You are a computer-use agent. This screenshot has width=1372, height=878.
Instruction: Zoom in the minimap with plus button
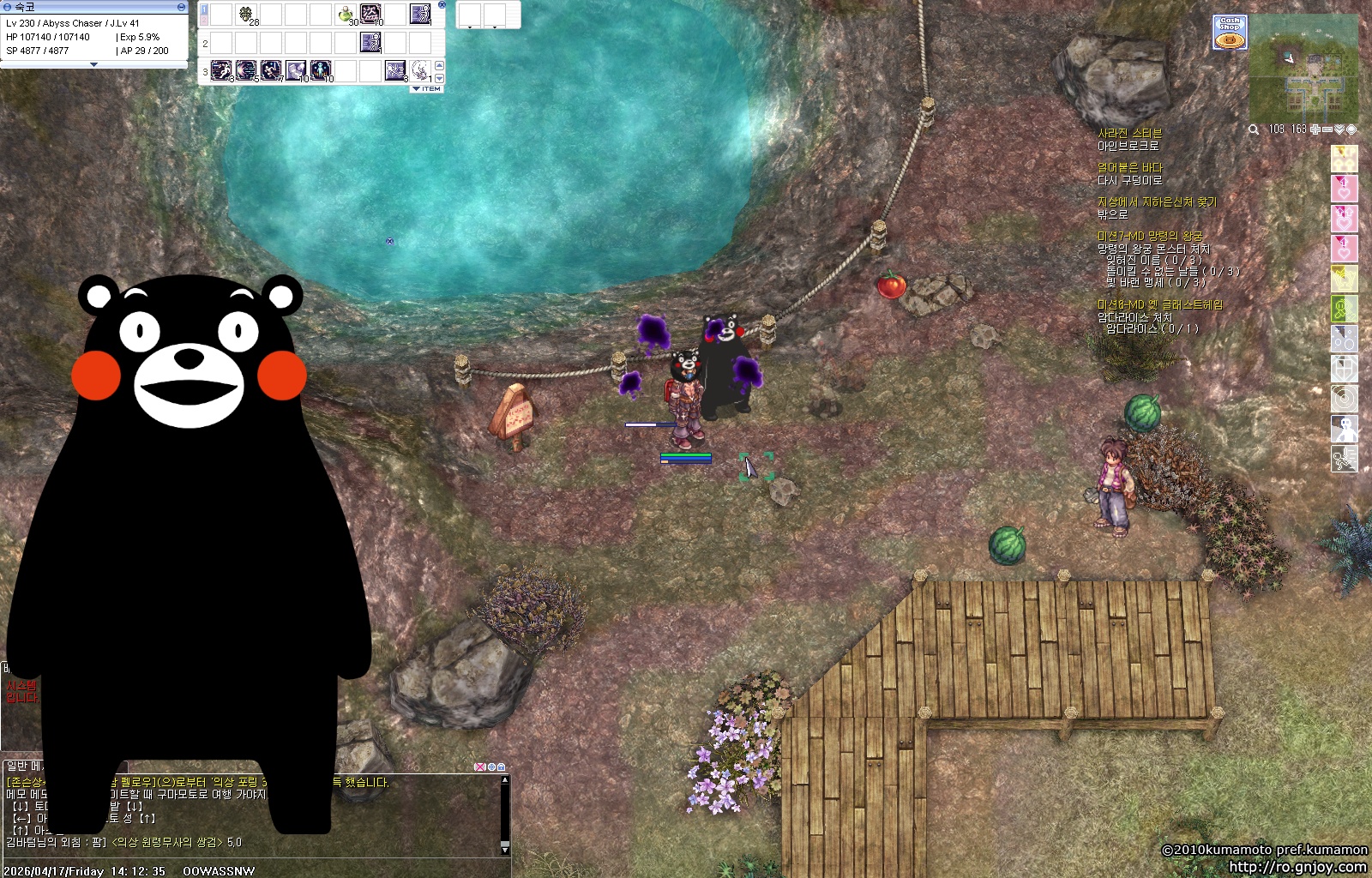[x=1315, y=129]
